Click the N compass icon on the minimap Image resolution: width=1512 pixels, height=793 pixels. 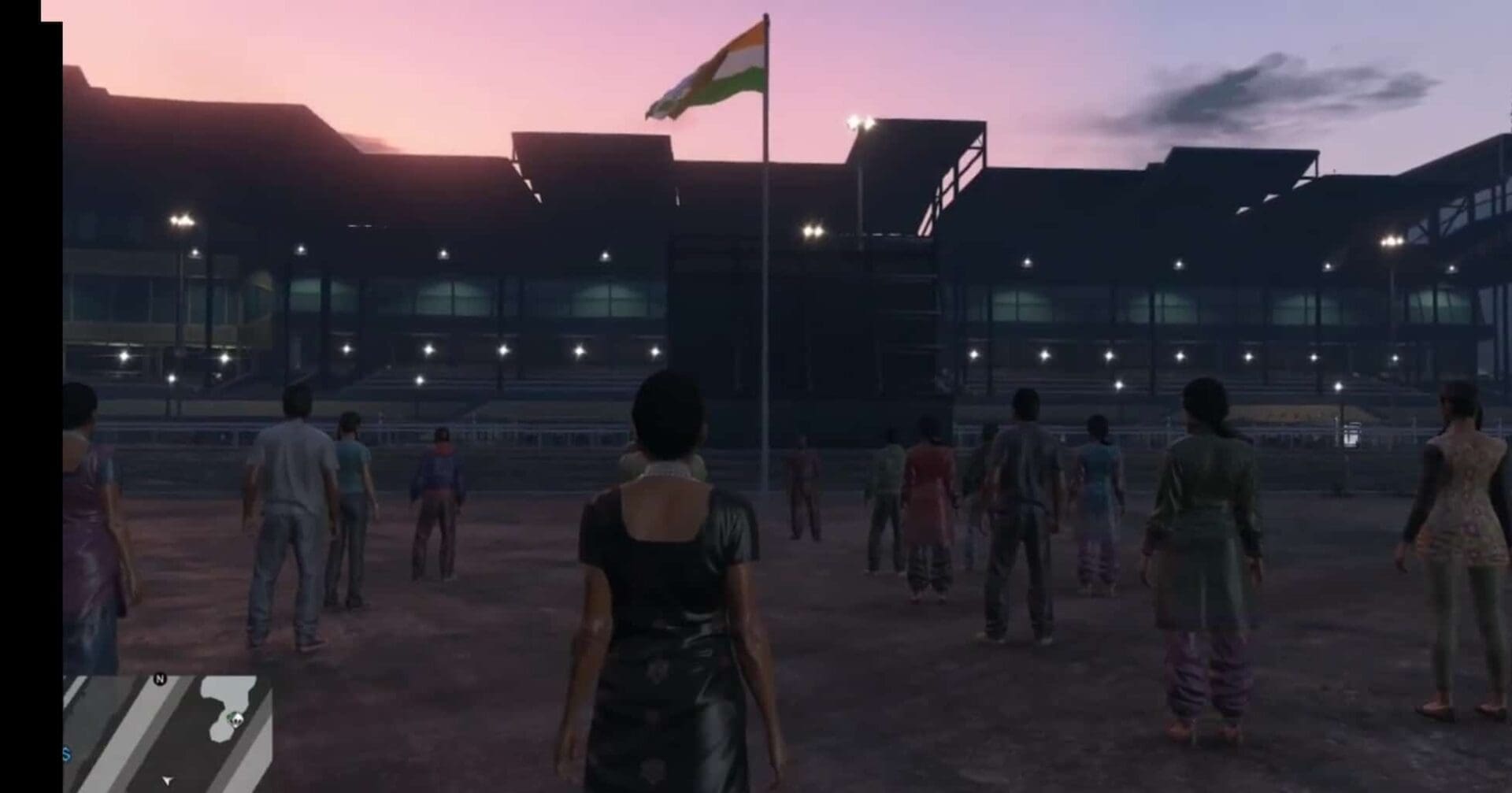(x=161, y=679)
